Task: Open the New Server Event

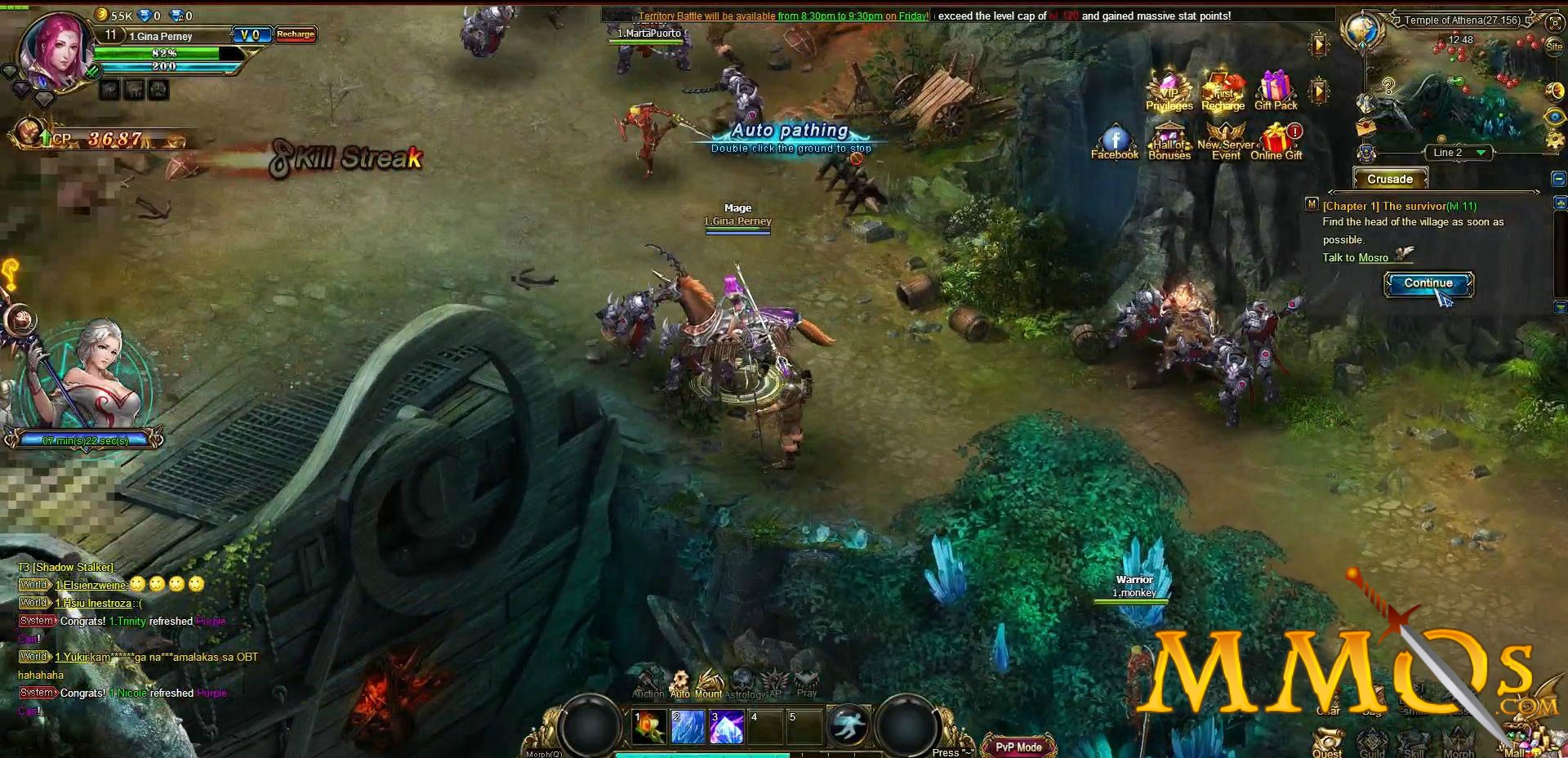Action: (1225, 141)
